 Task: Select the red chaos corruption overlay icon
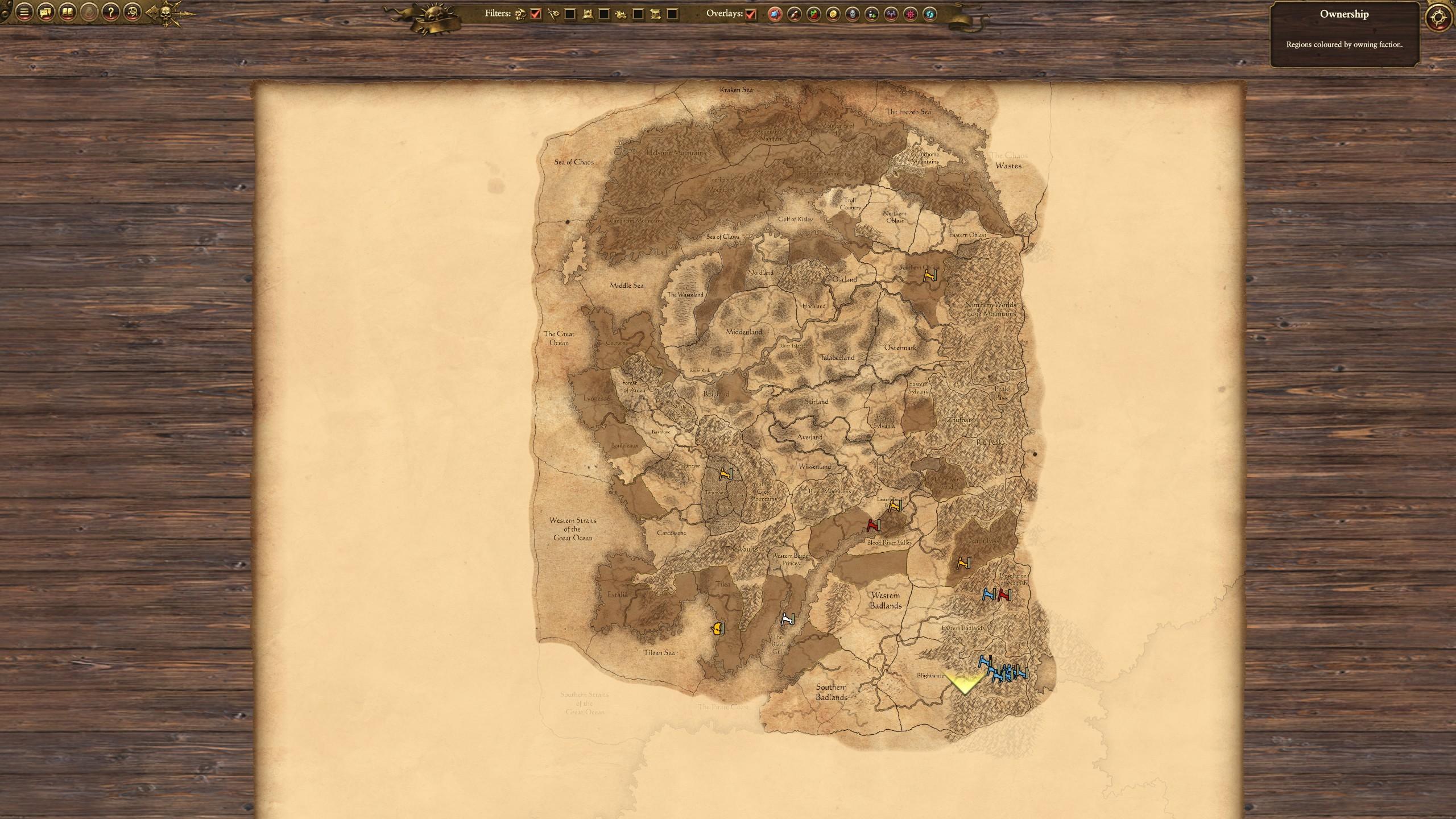click(911, 14)
